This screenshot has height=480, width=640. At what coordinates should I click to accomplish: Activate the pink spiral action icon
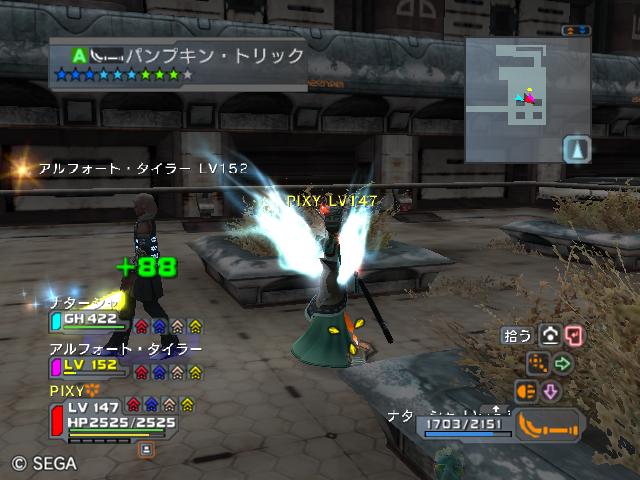(x=574, y=337)
